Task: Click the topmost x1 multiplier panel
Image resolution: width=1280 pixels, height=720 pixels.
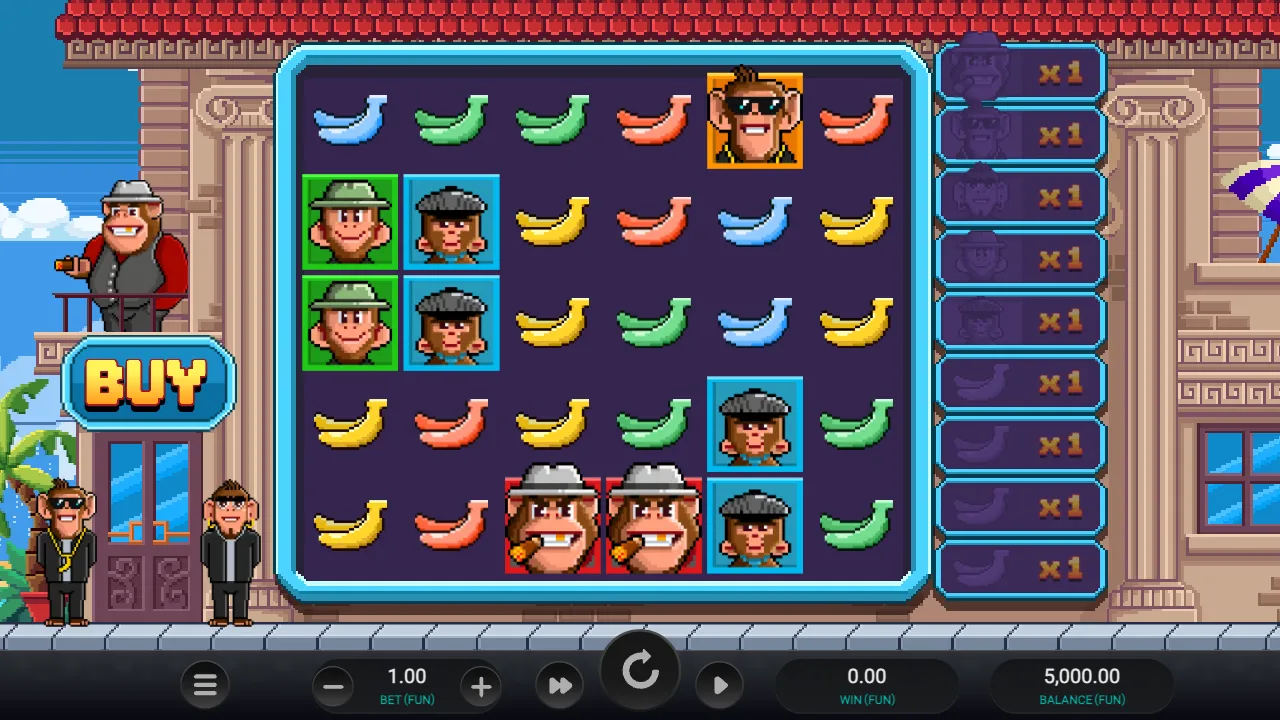Action: point(1020,71)
